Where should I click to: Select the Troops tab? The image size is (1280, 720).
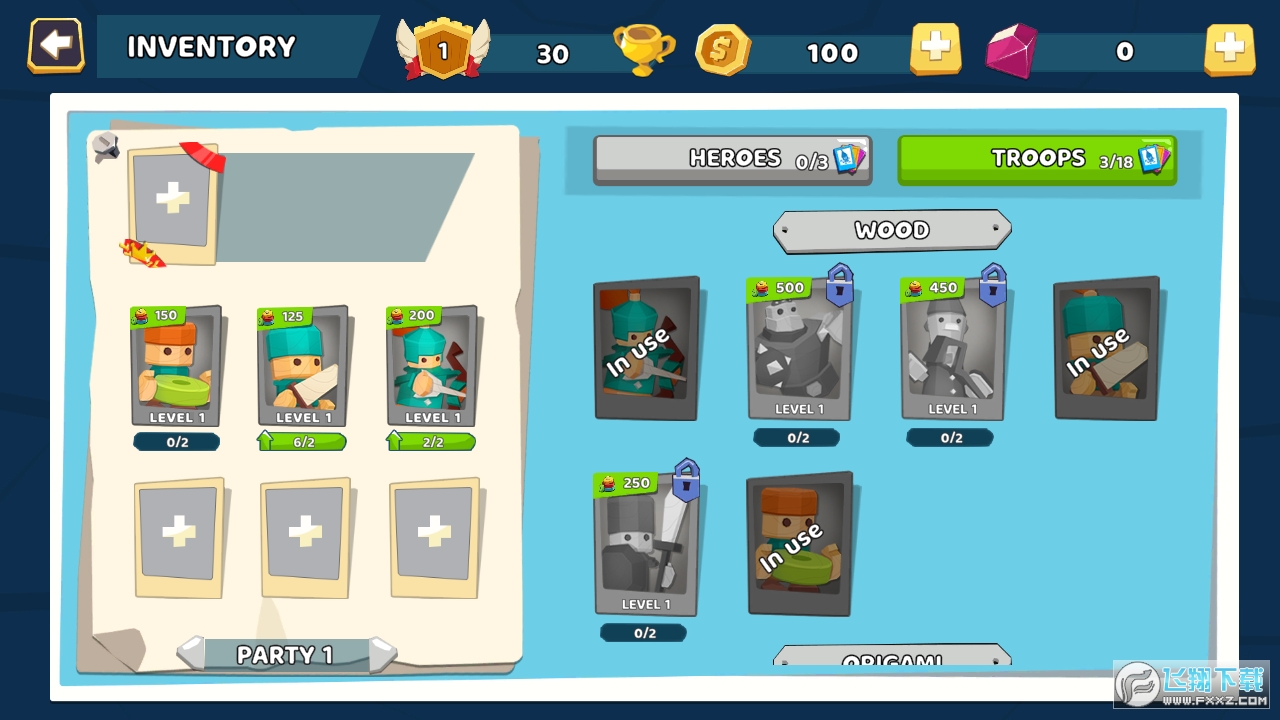tap(1036, 159)
